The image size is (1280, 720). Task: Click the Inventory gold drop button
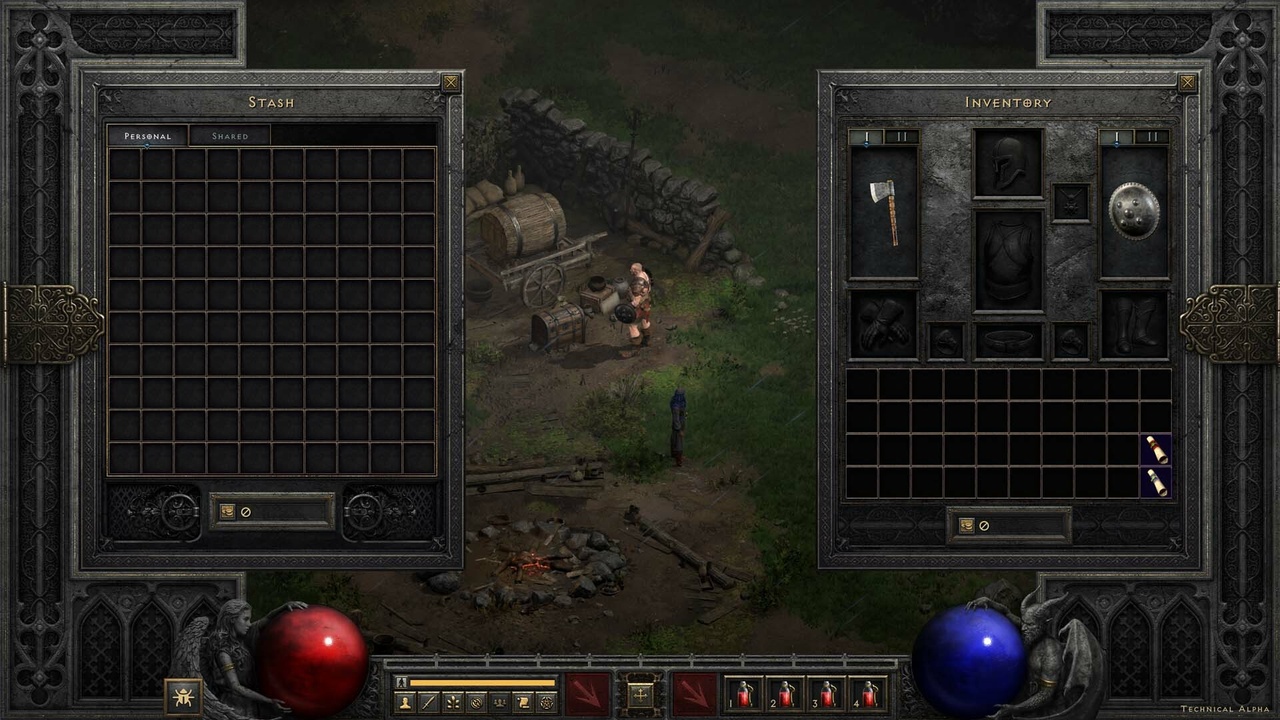tap(966, 526)
